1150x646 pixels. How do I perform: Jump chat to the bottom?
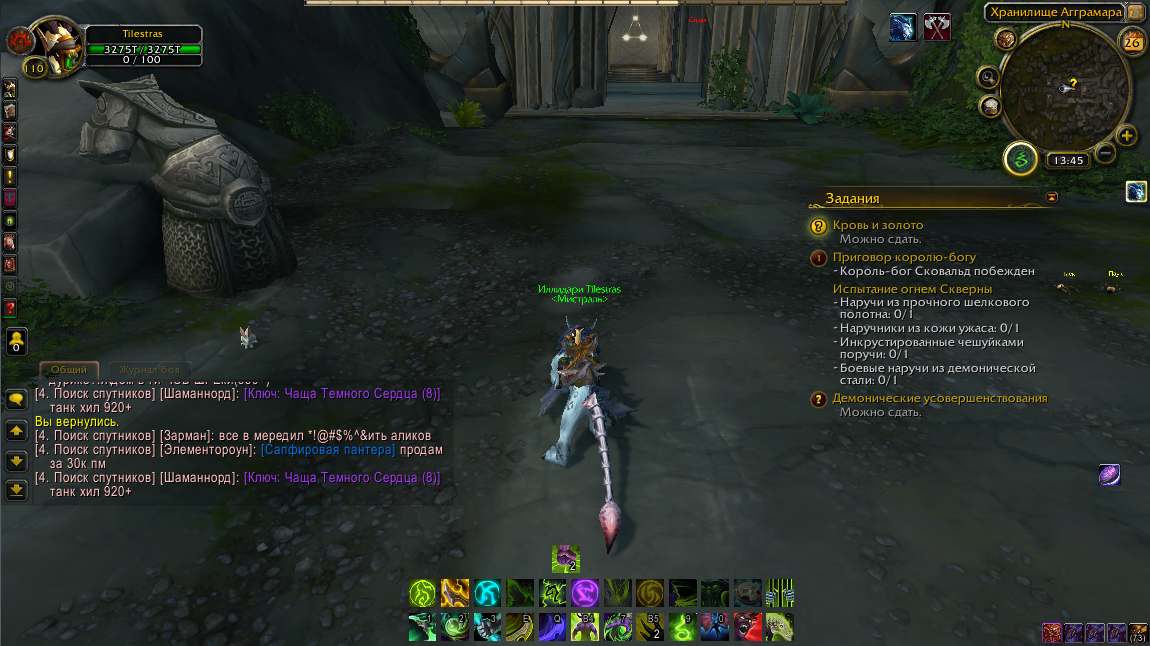(x=16, y=490)
